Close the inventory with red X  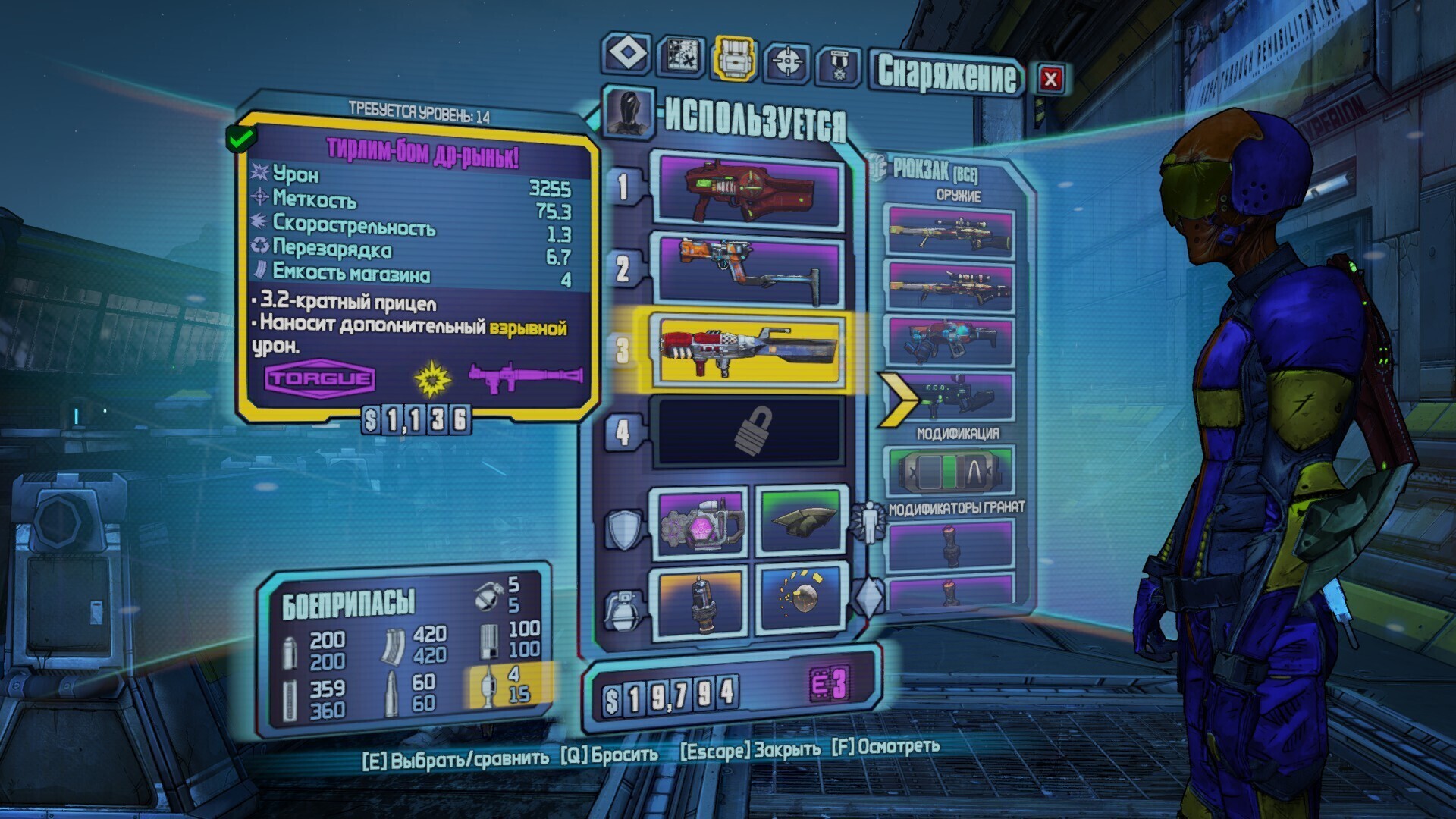pyautogui.click(x=1050, y=78)
